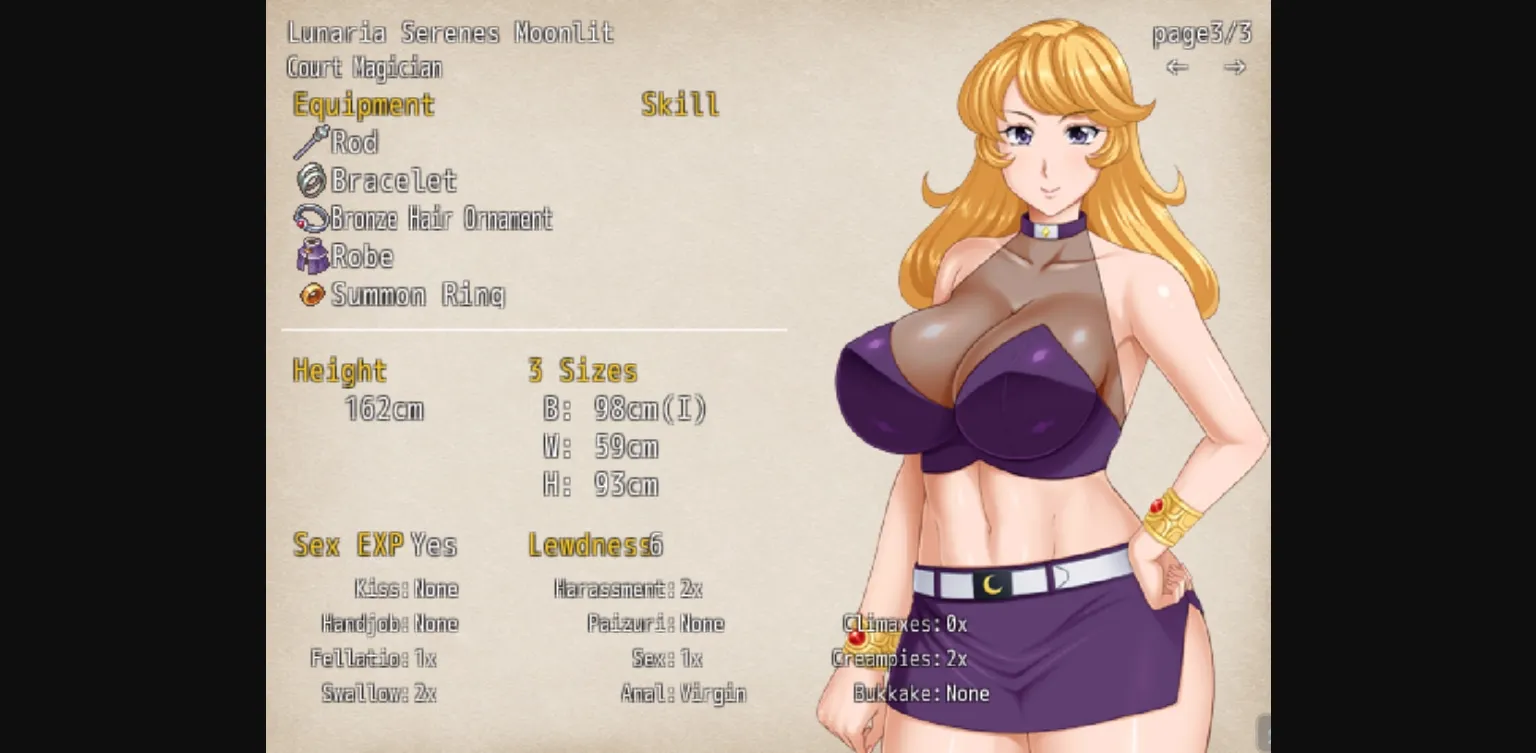
Task: Select the Court Magician title text
Action: 364,67
